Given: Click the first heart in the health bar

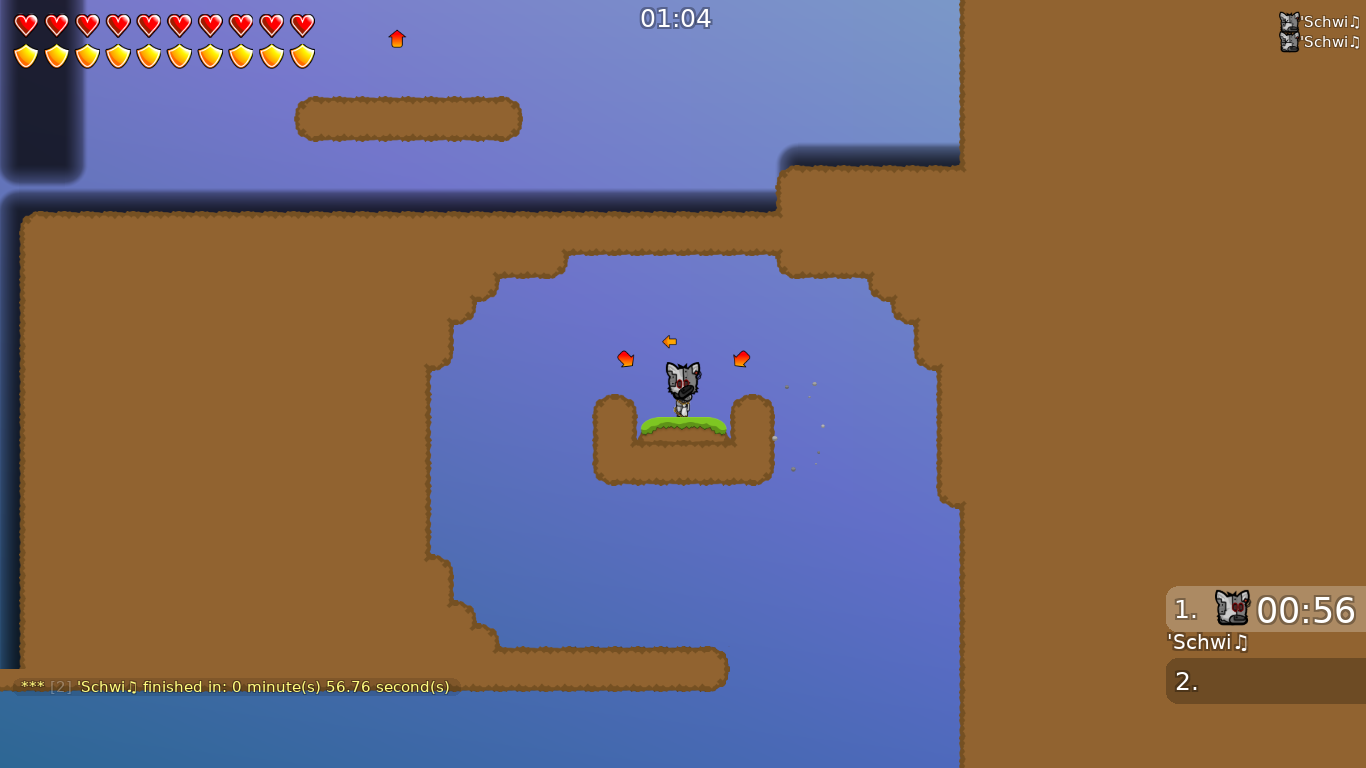Looking at the screenshot, I should pos(26,25).
